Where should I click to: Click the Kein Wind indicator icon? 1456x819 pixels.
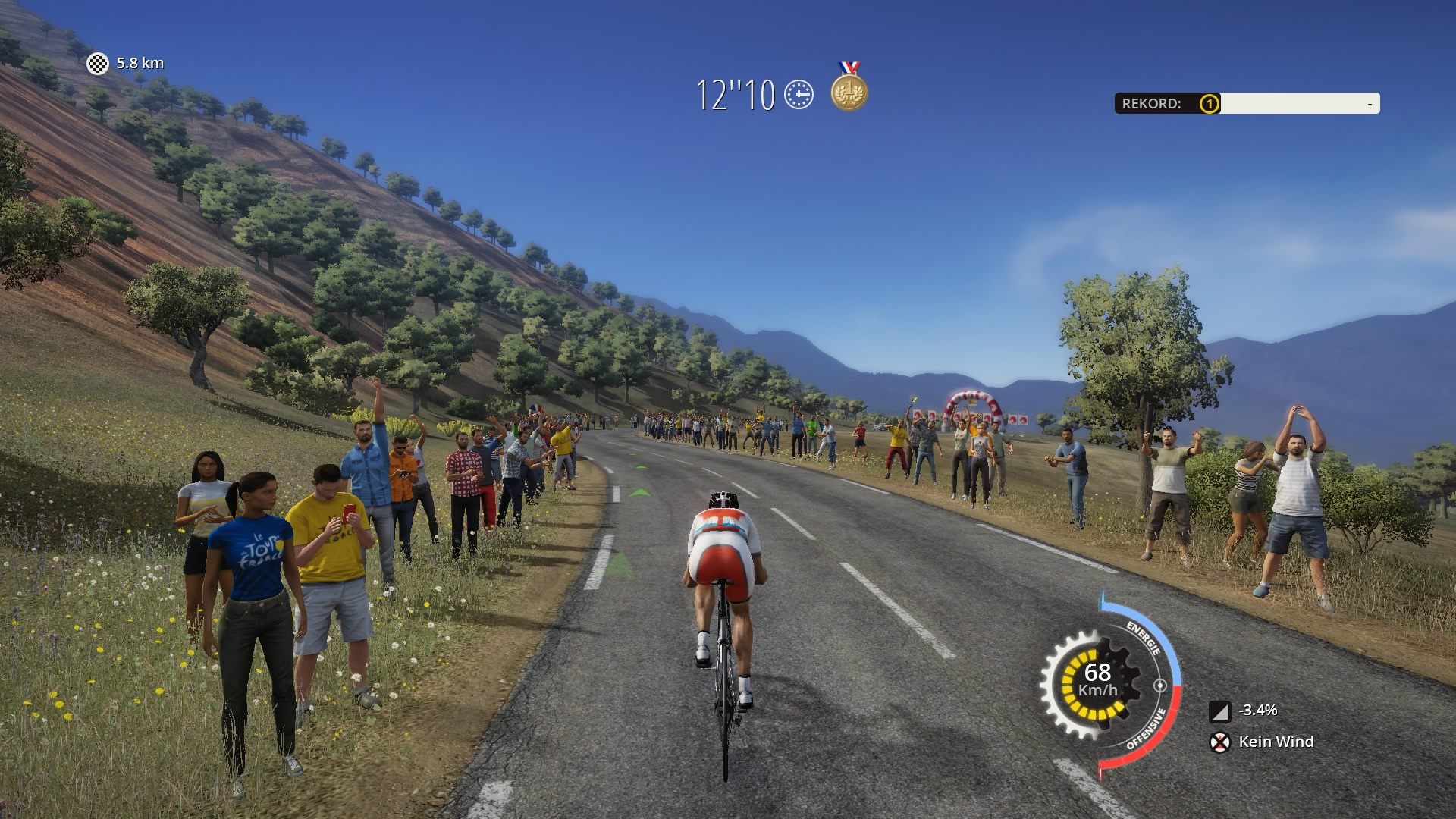point(1219,742)
